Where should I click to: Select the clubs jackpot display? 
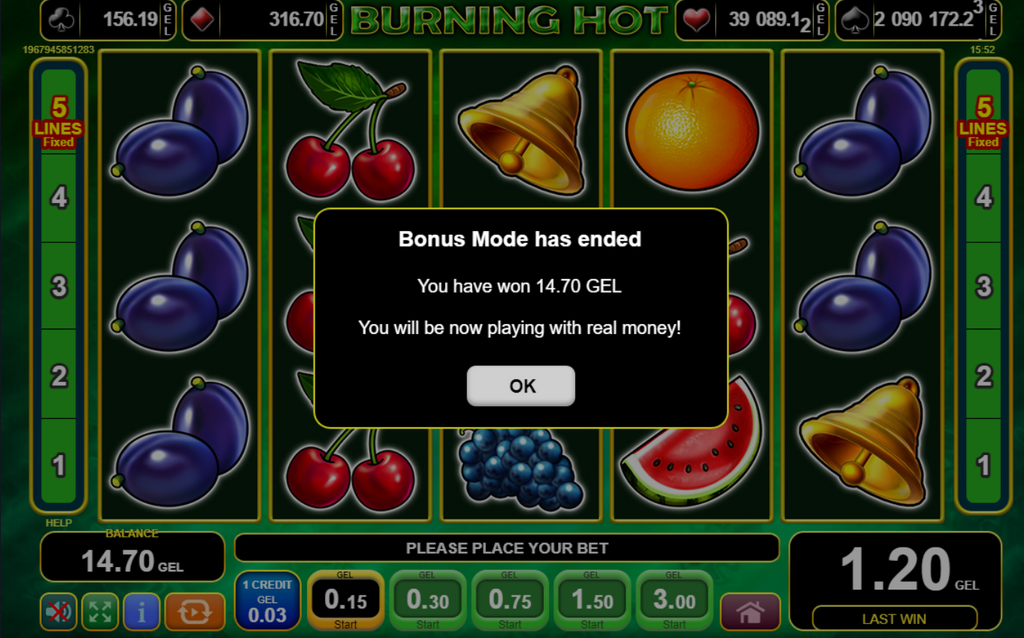click(x=109, y=19)
